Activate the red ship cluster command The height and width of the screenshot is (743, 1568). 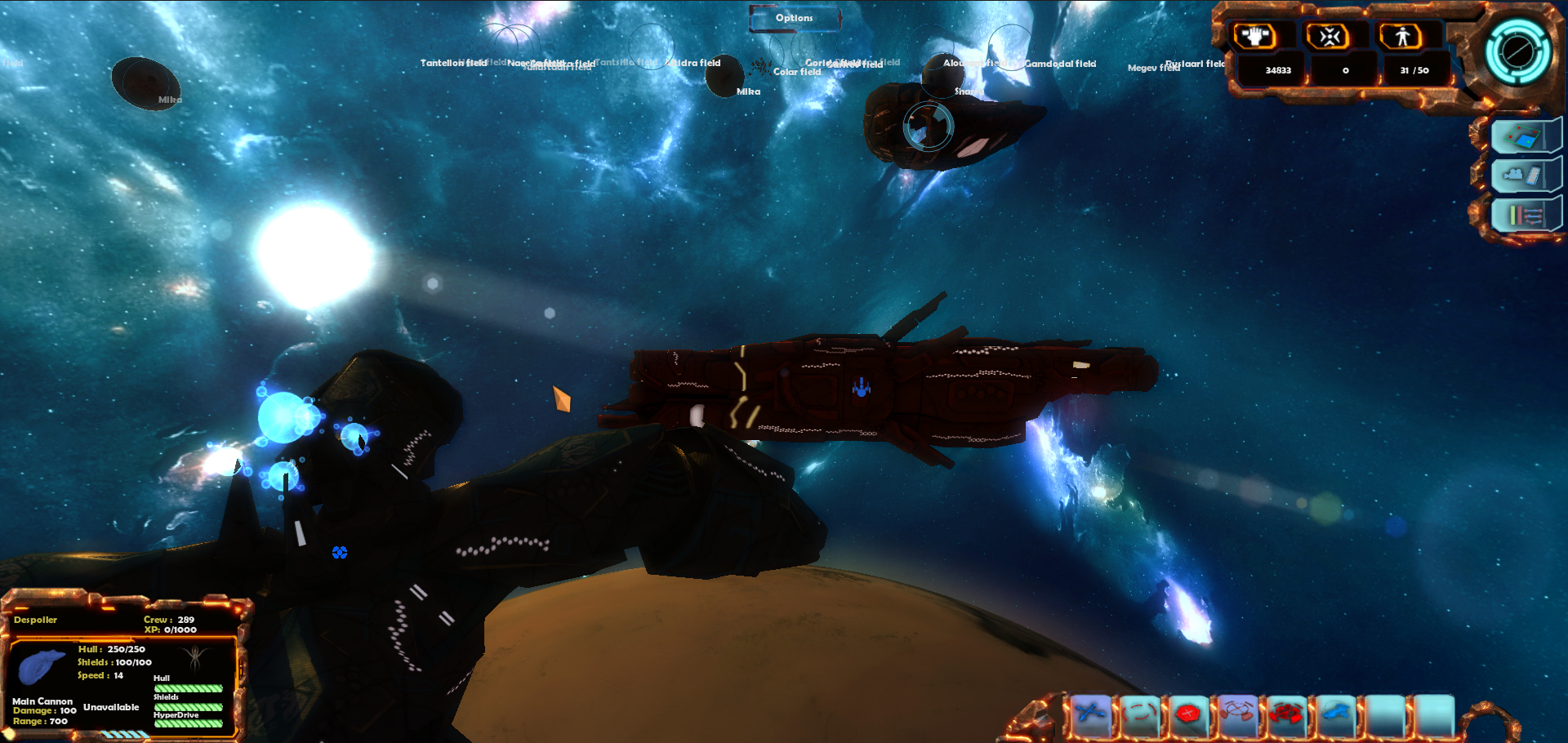[x=1287, y=714]
